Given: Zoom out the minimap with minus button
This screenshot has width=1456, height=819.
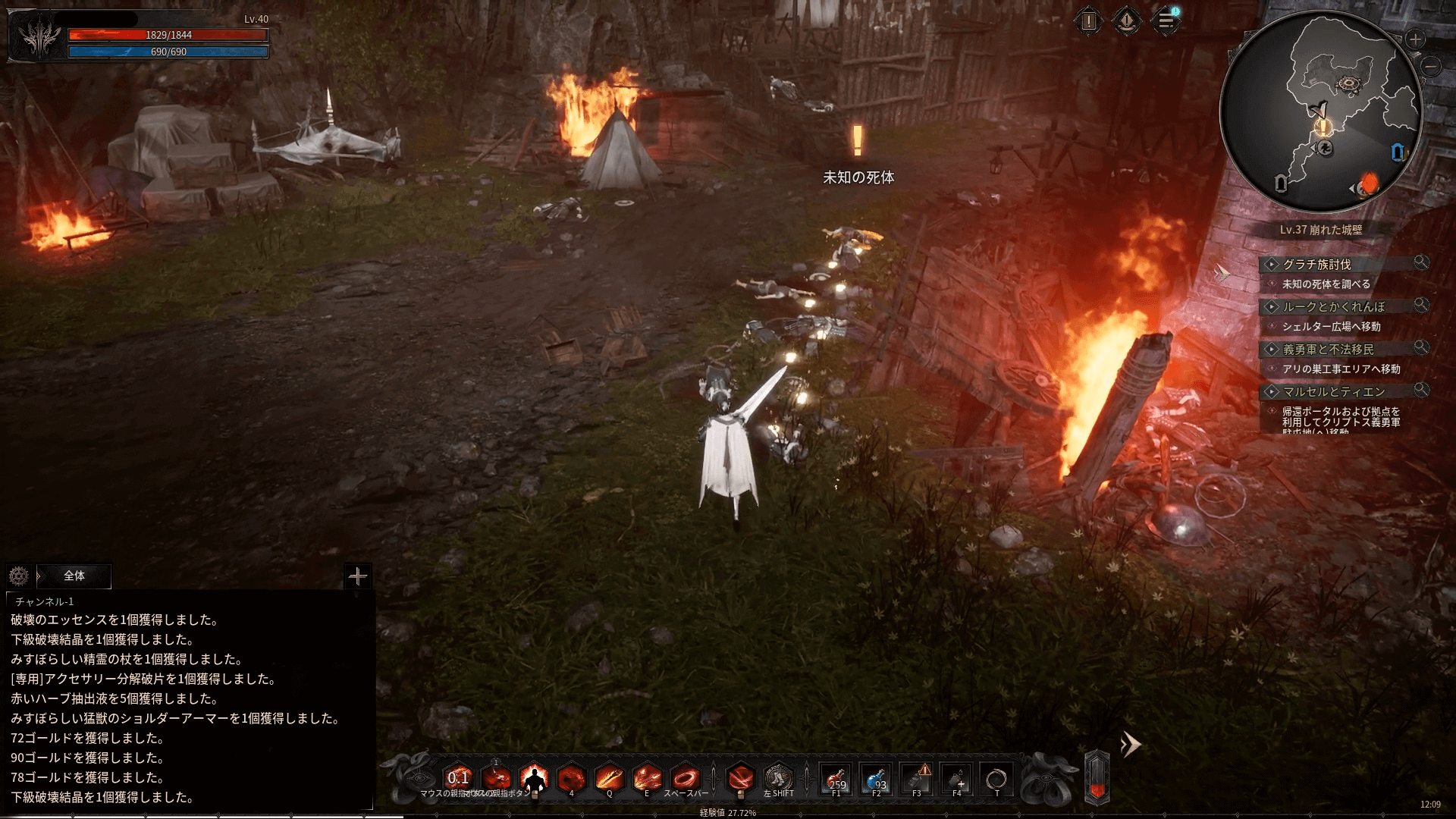Looking at the screenshot, I should (x=1431, y=67).
